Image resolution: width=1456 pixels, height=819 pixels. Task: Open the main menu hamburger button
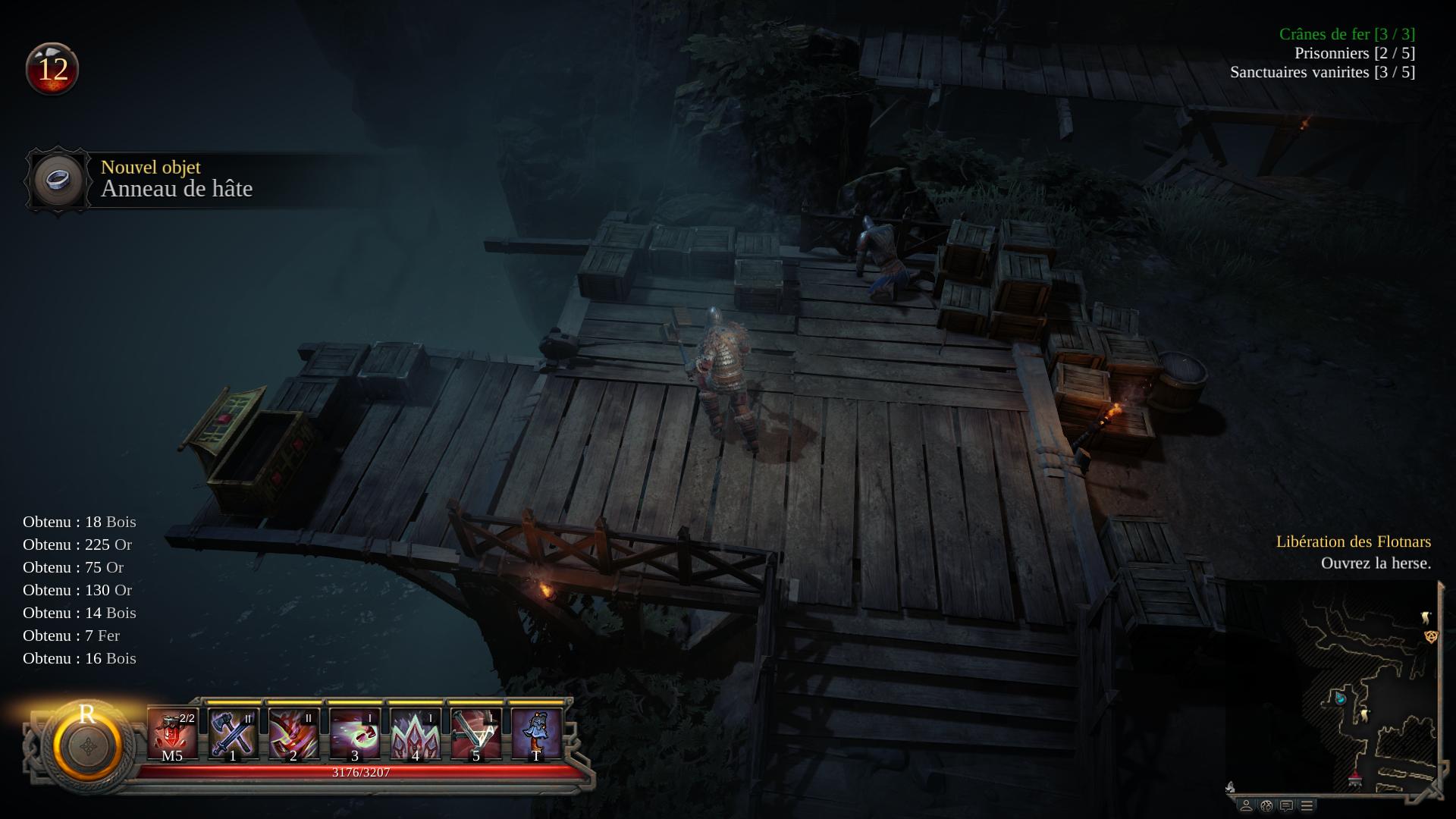[1307, 805]
